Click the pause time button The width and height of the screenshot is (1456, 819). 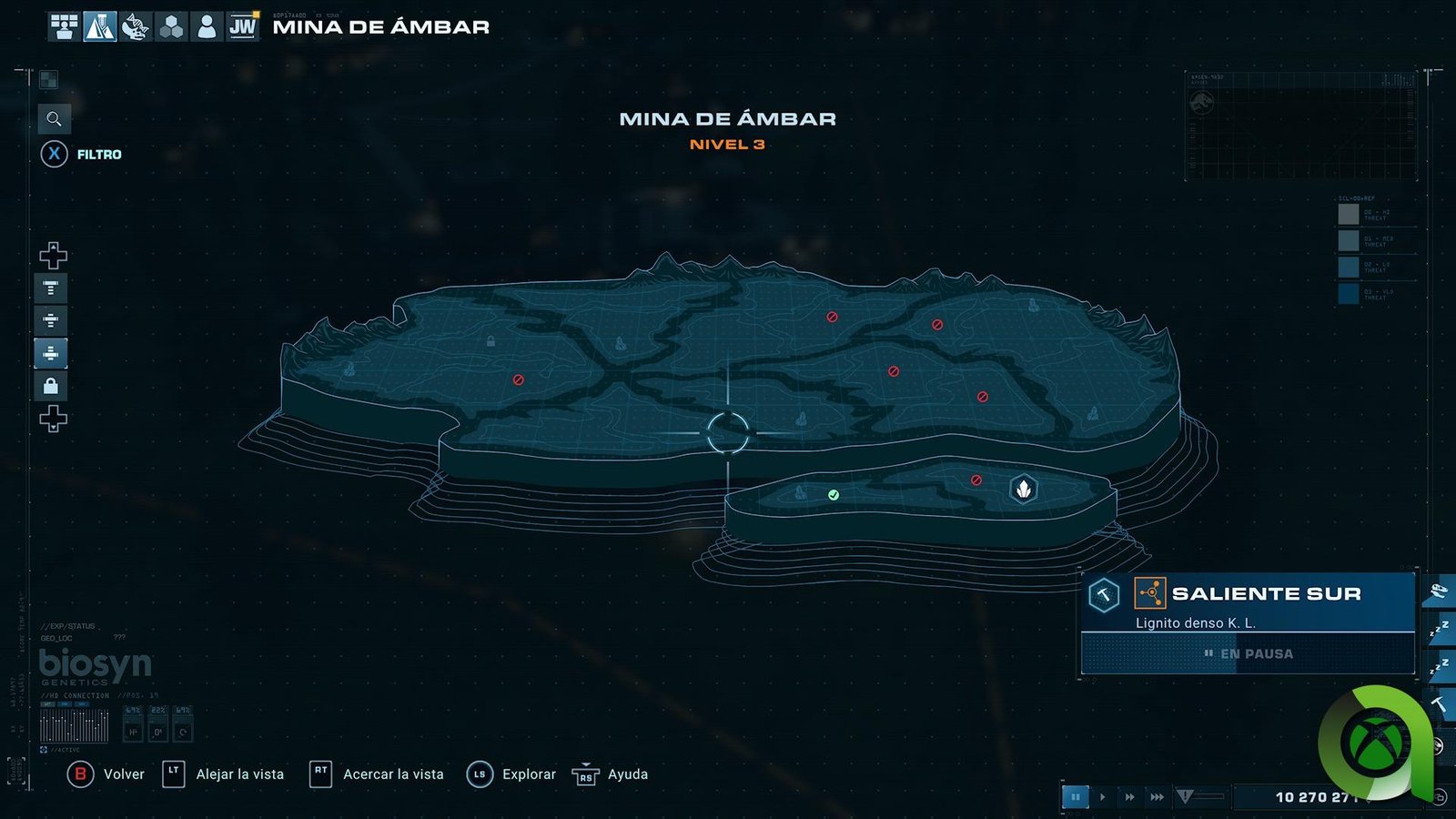(x=1075, y=797)
